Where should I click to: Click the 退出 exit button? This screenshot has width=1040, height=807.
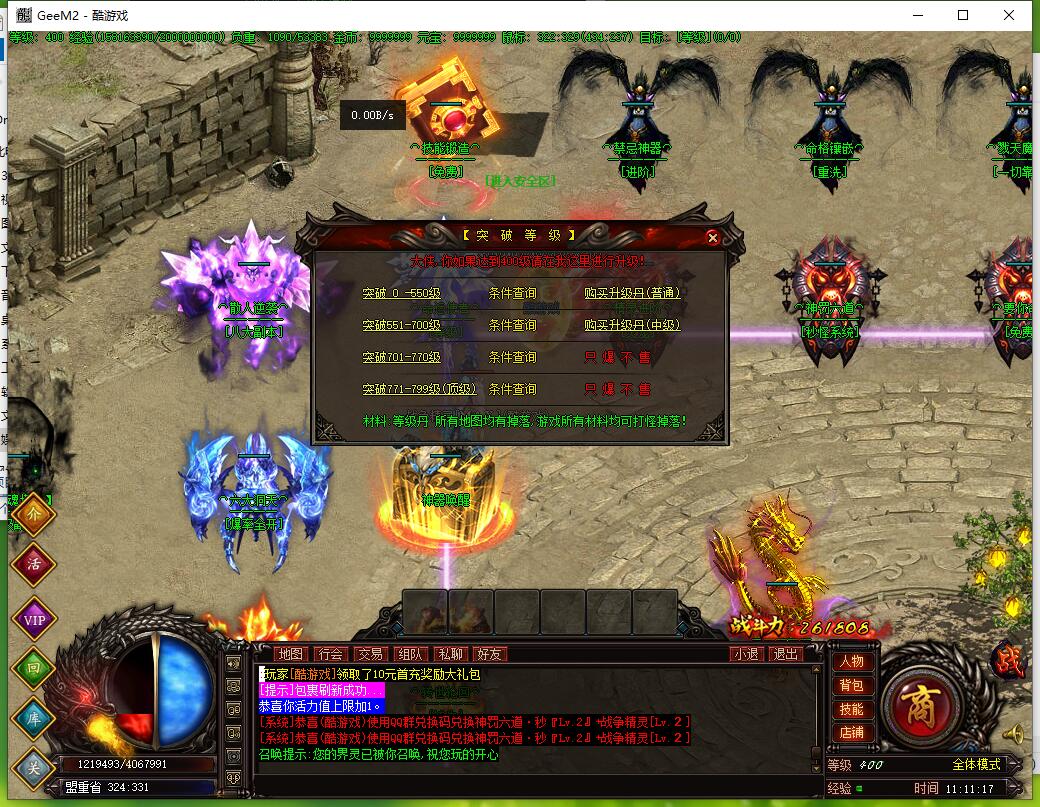786,654
